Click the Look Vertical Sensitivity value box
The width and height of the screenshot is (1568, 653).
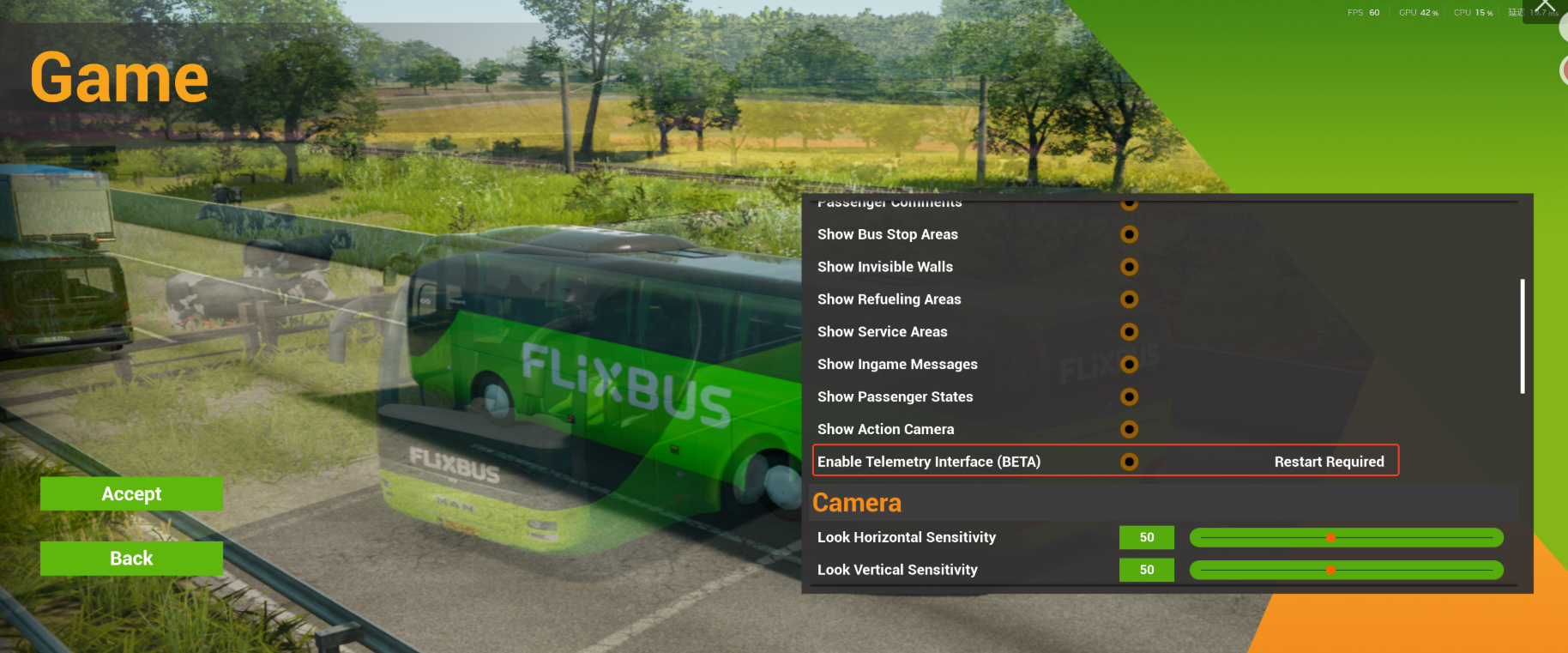(1146, 570)
